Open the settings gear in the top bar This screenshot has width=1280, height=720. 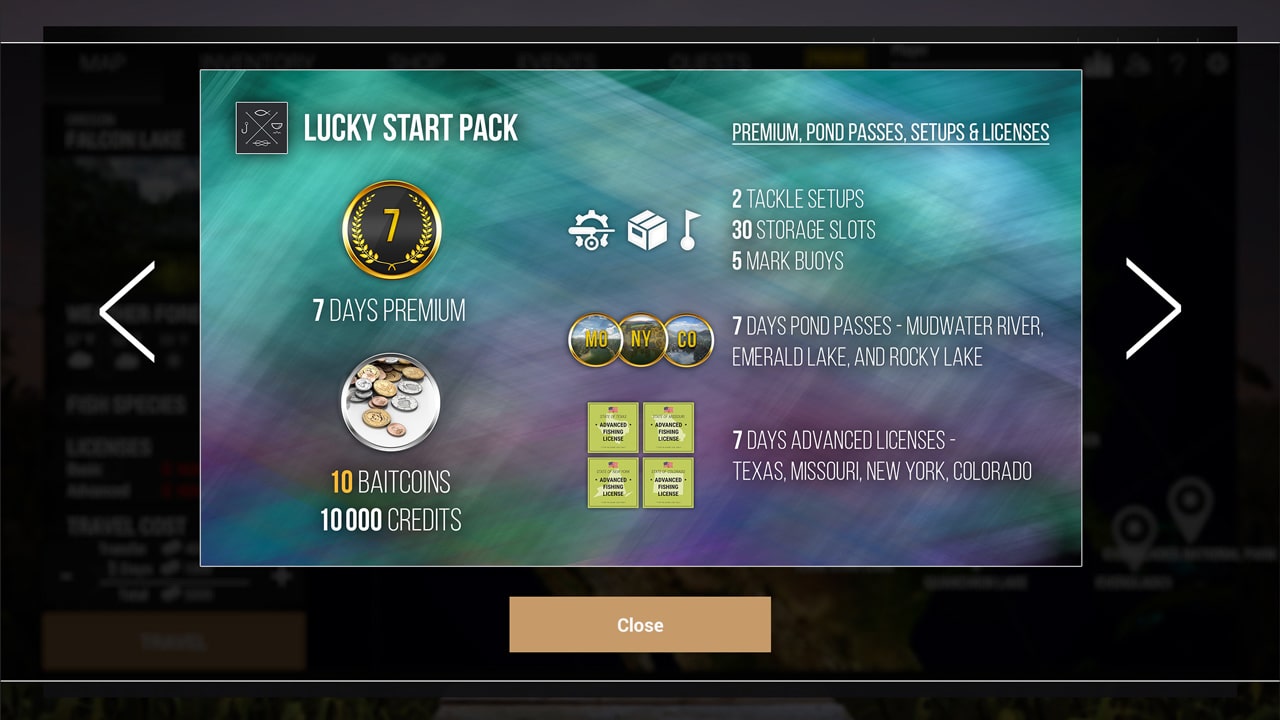pyautogui.click(x=1217, y=62)
